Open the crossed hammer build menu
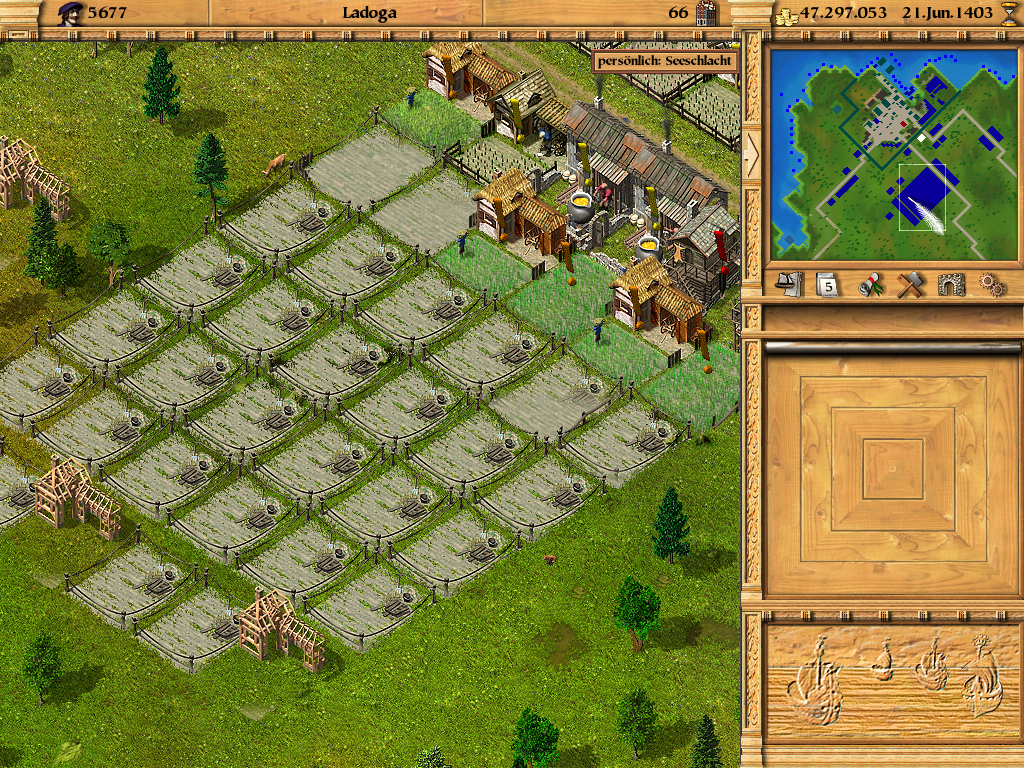This screenshot has height=768, width=1024. (x=909, y=284)
